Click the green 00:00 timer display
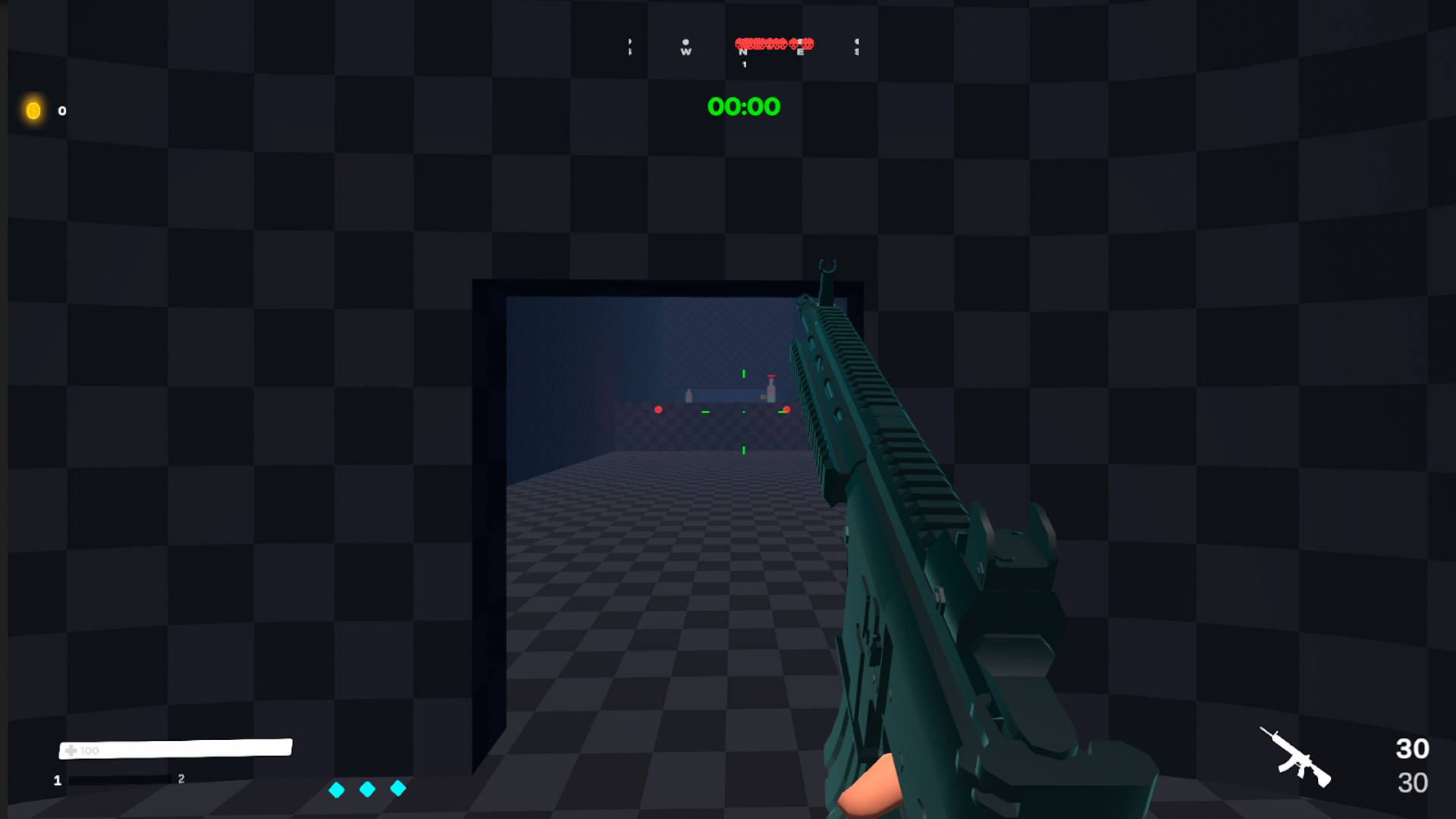Screen dimensions: 1456x819 click(x=743, y=107)
